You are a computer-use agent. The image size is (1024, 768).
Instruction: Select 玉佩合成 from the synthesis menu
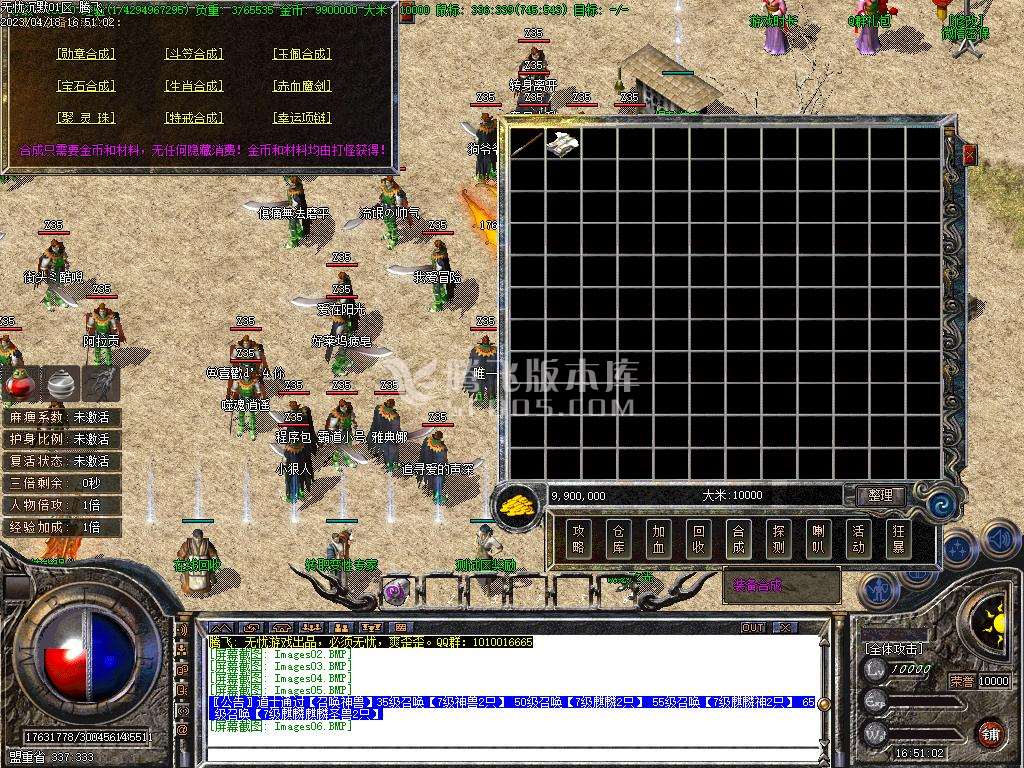tap(302, 54)
